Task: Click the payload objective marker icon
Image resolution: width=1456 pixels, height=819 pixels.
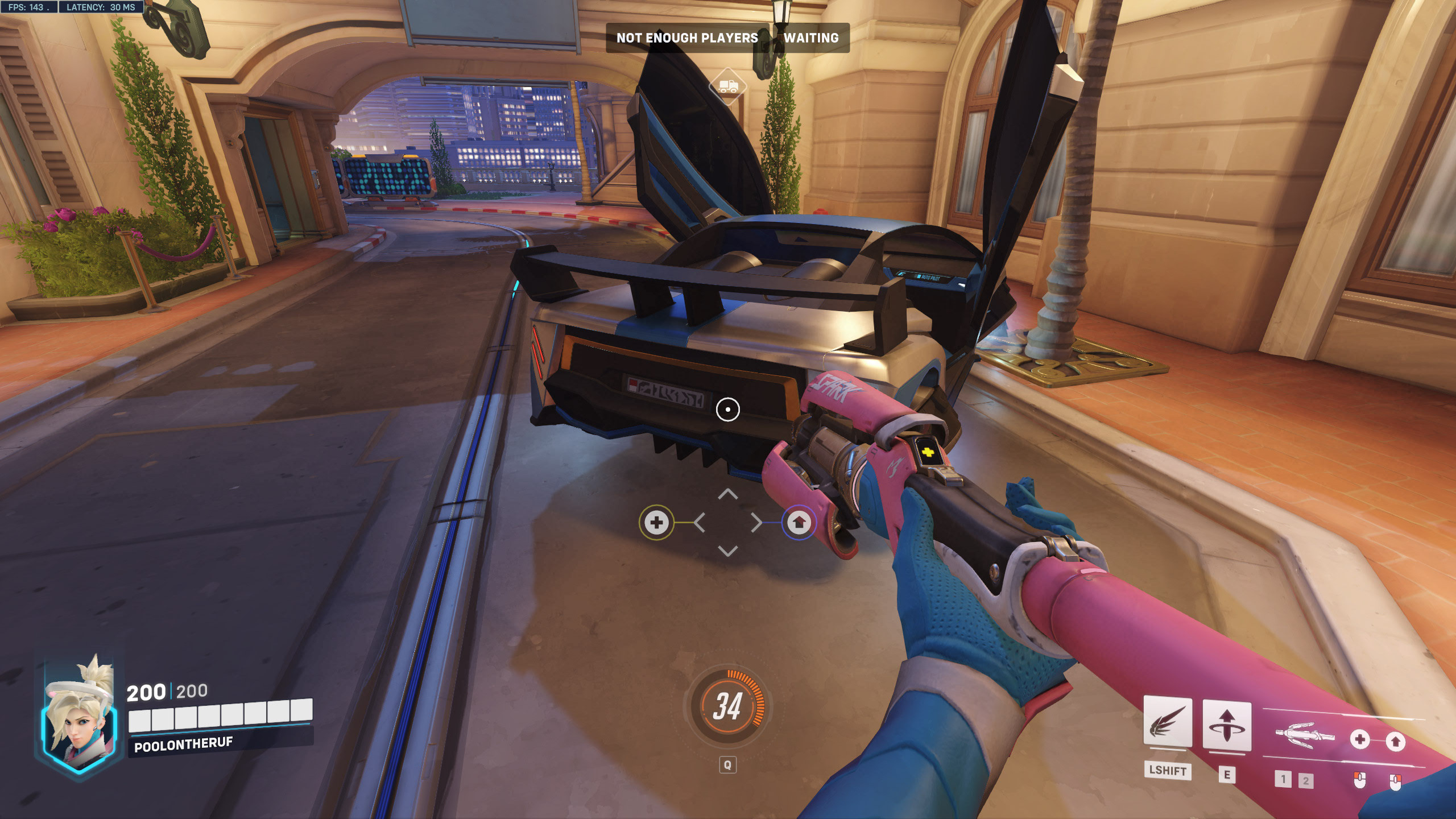Action: click(728, 86)
